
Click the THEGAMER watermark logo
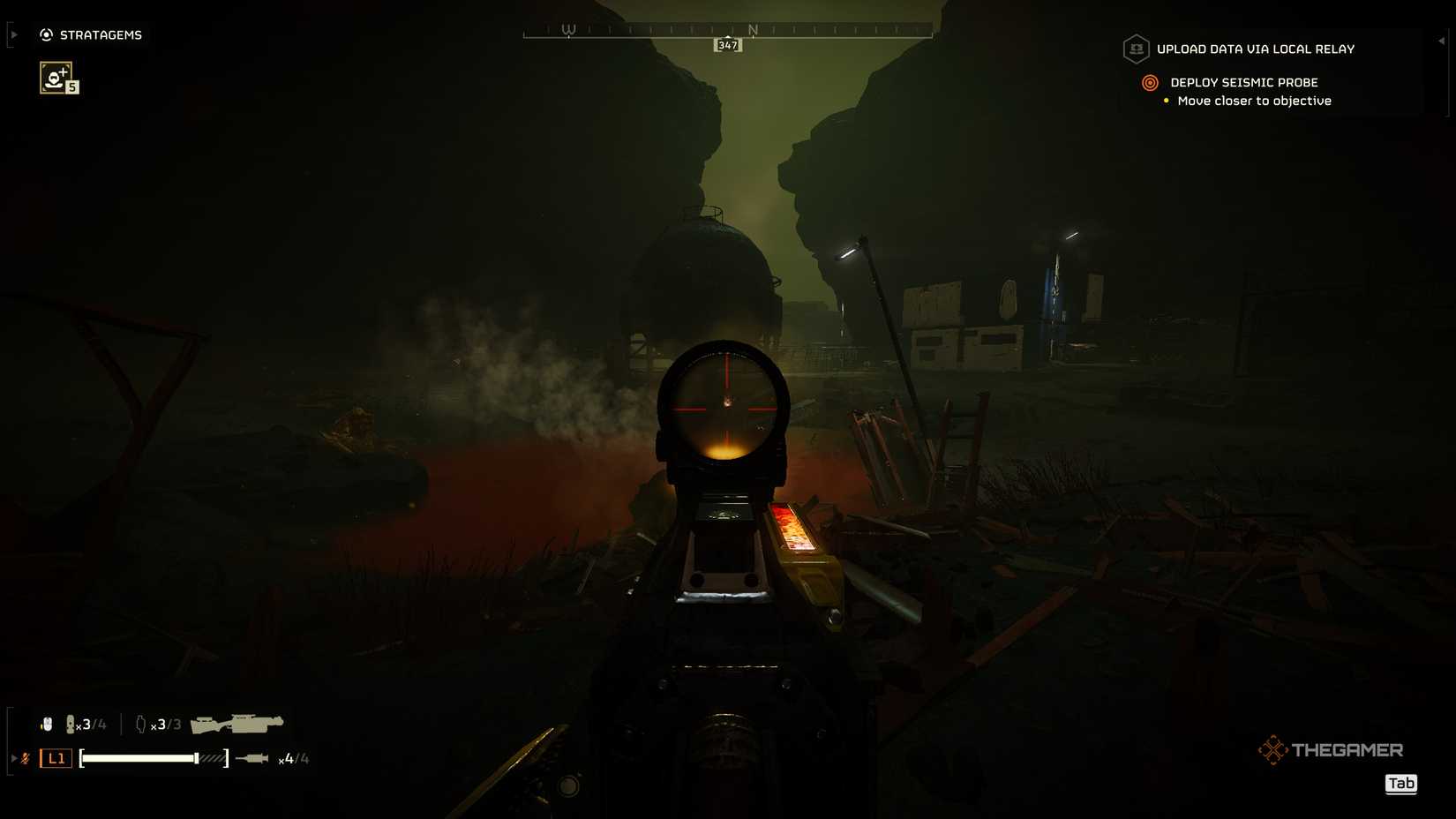tap(1332, 749)
